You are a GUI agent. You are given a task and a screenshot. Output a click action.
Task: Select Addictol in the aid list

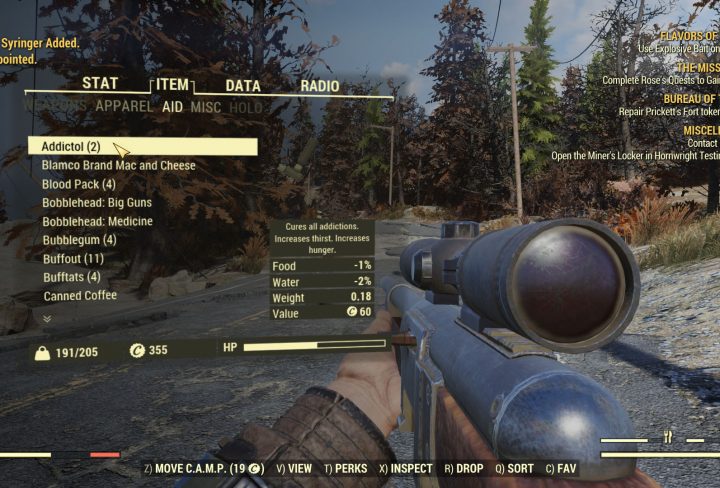[72, 147]
